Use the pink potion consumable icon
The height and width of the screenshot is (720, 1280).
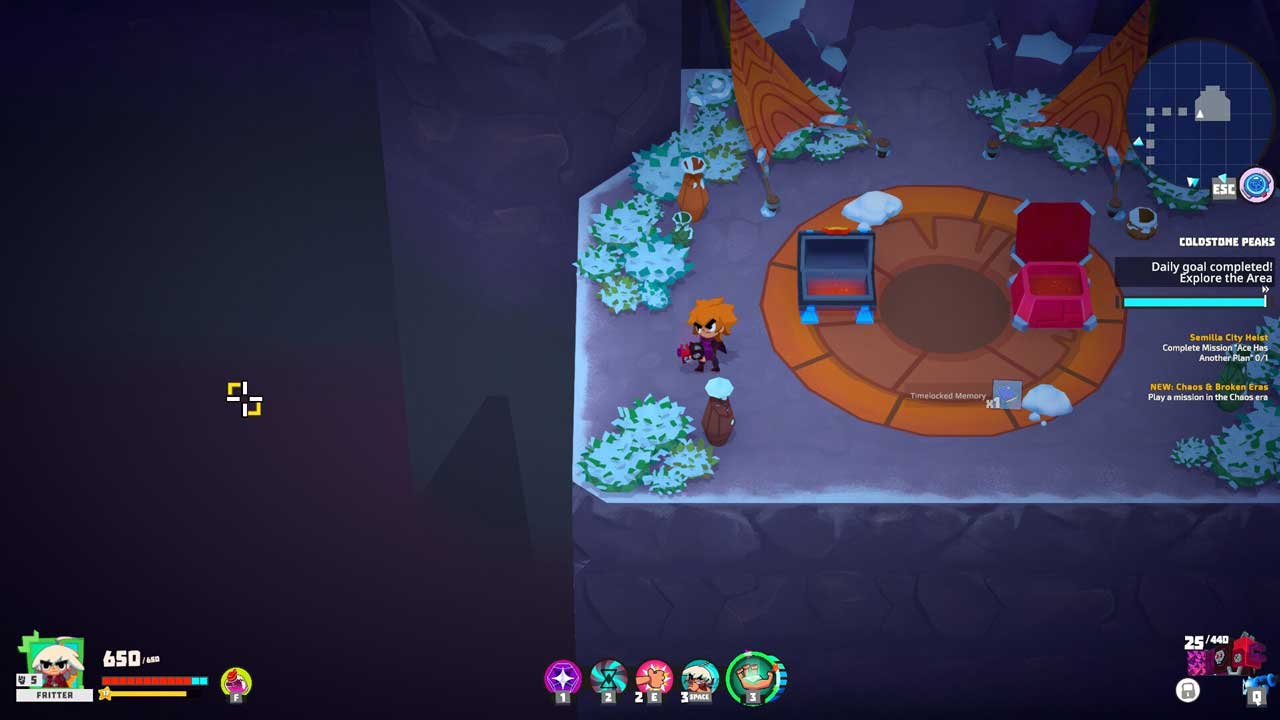(236, 682)
